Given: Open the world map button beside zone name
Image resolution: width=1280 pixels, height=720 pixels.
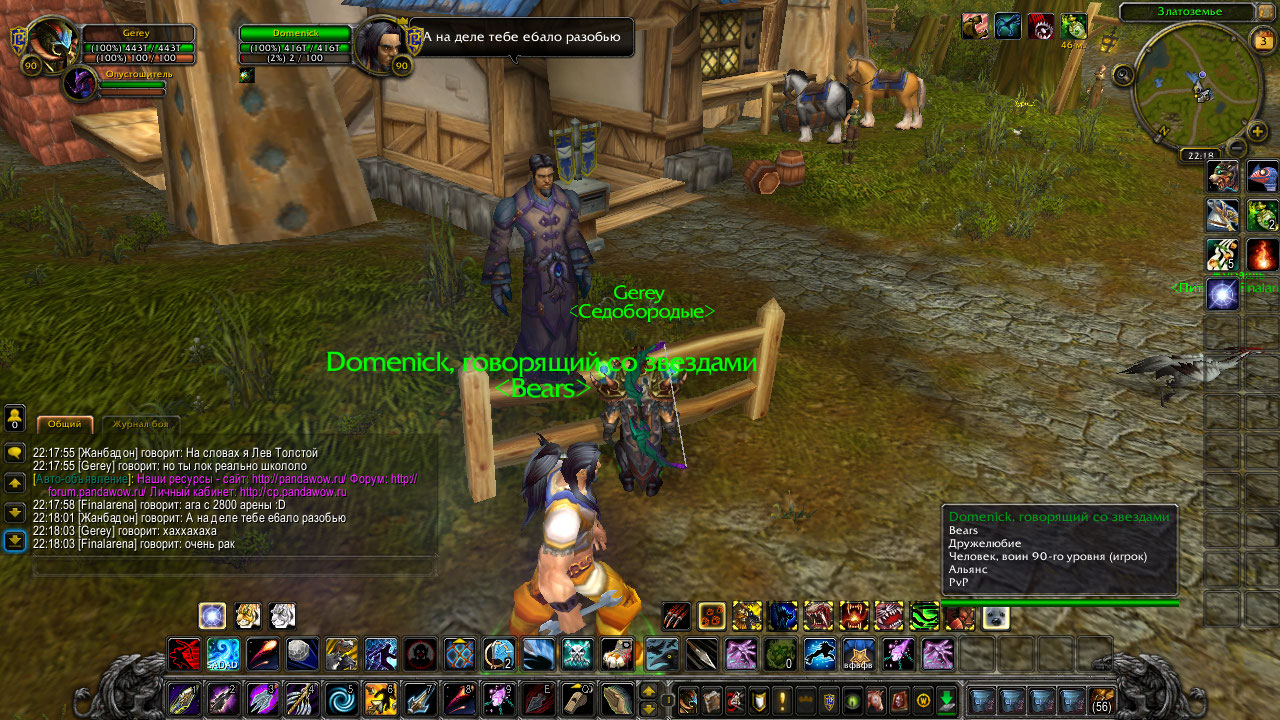Looking at the screenshot, I should coord(1266,12).
